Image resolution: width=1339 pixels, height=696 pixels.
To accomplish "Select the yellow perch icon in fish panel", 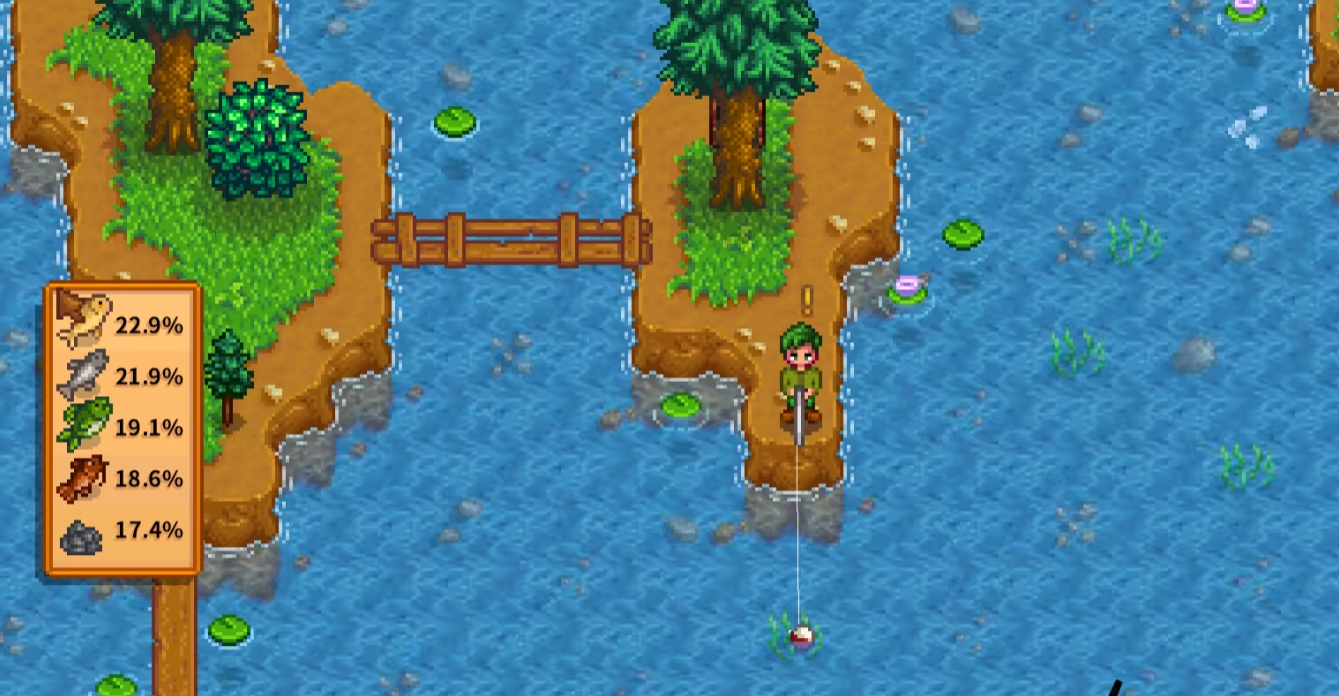I will point(83,320).
